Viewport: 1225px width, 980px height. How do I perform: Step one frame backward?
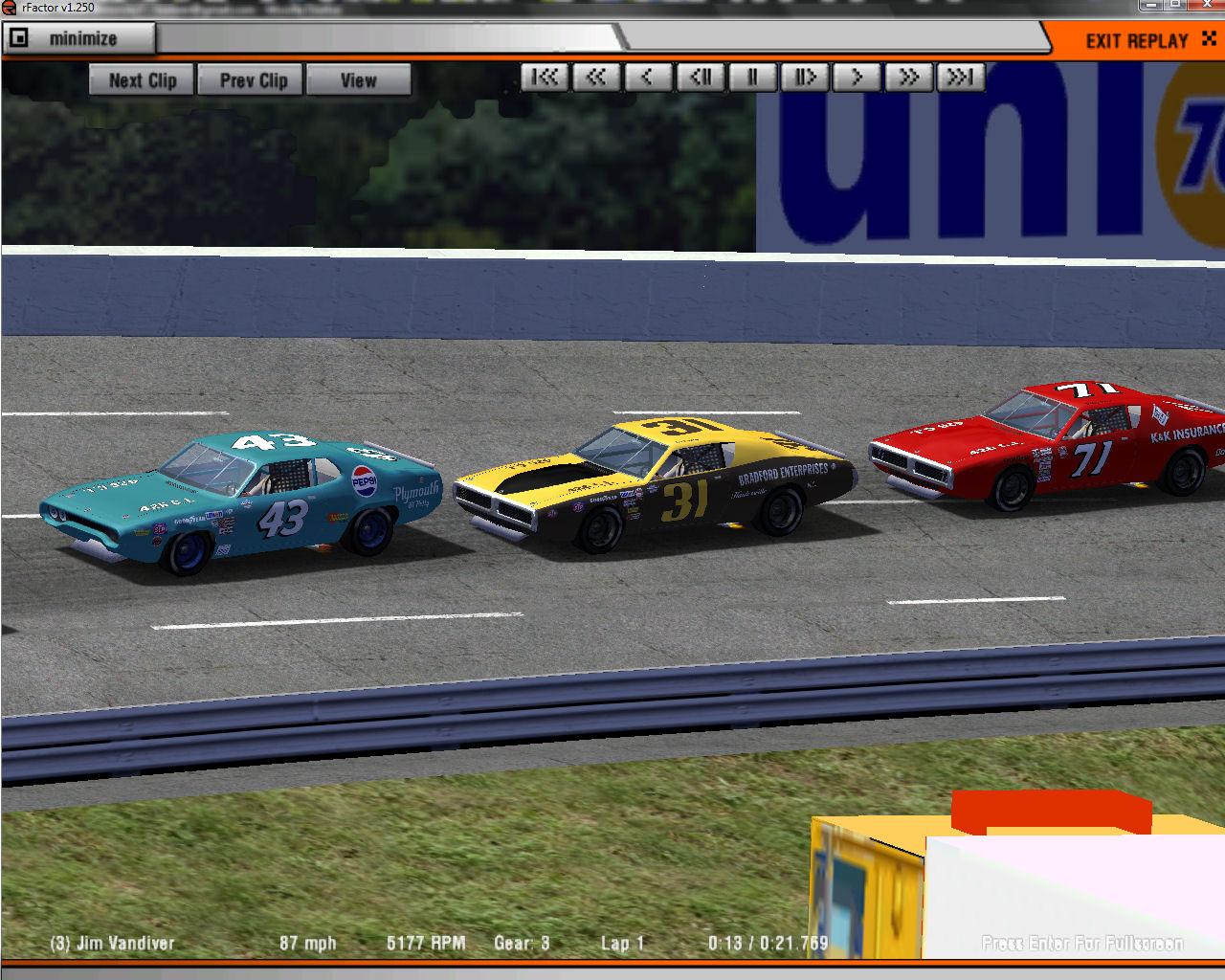701,78
